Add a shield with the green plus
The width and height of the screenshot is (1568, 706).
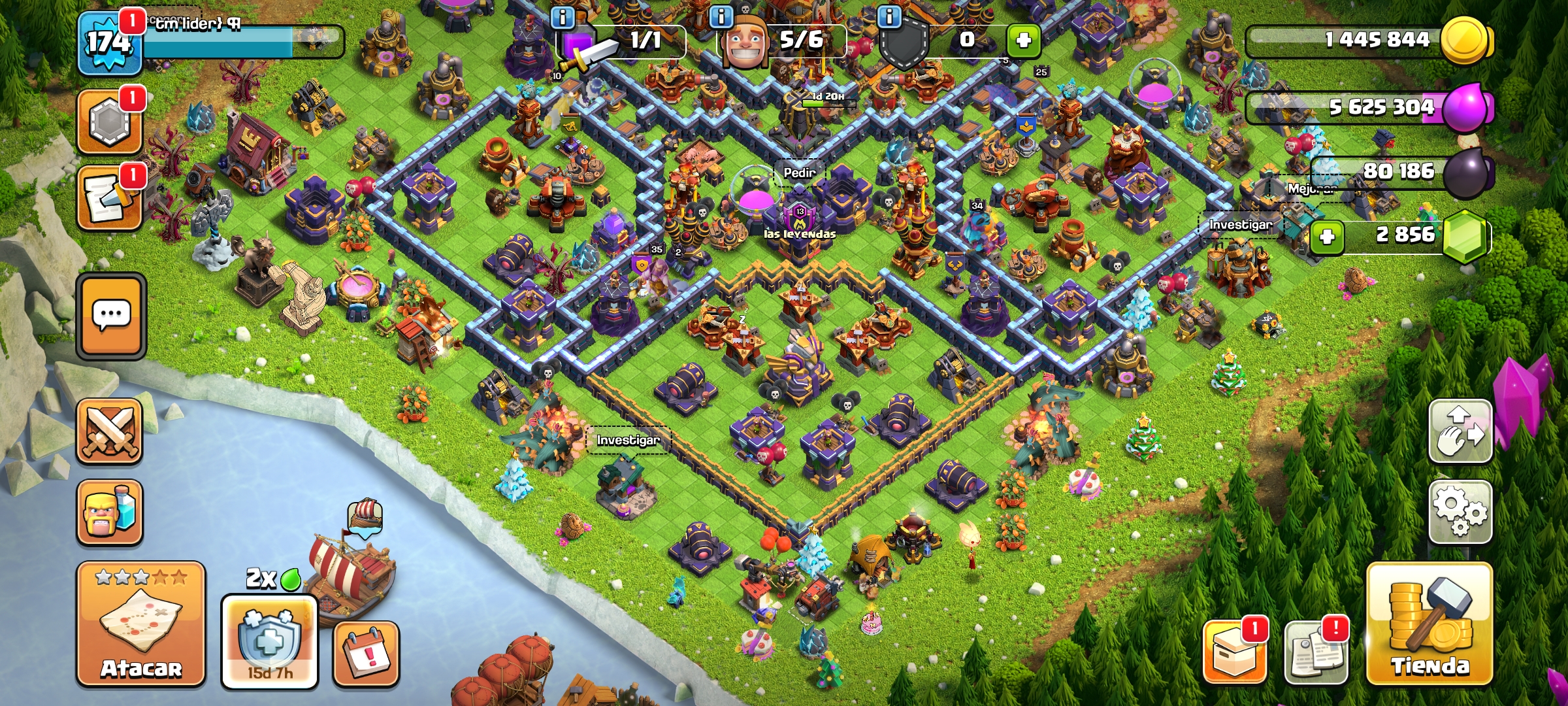pos(1023,41)
